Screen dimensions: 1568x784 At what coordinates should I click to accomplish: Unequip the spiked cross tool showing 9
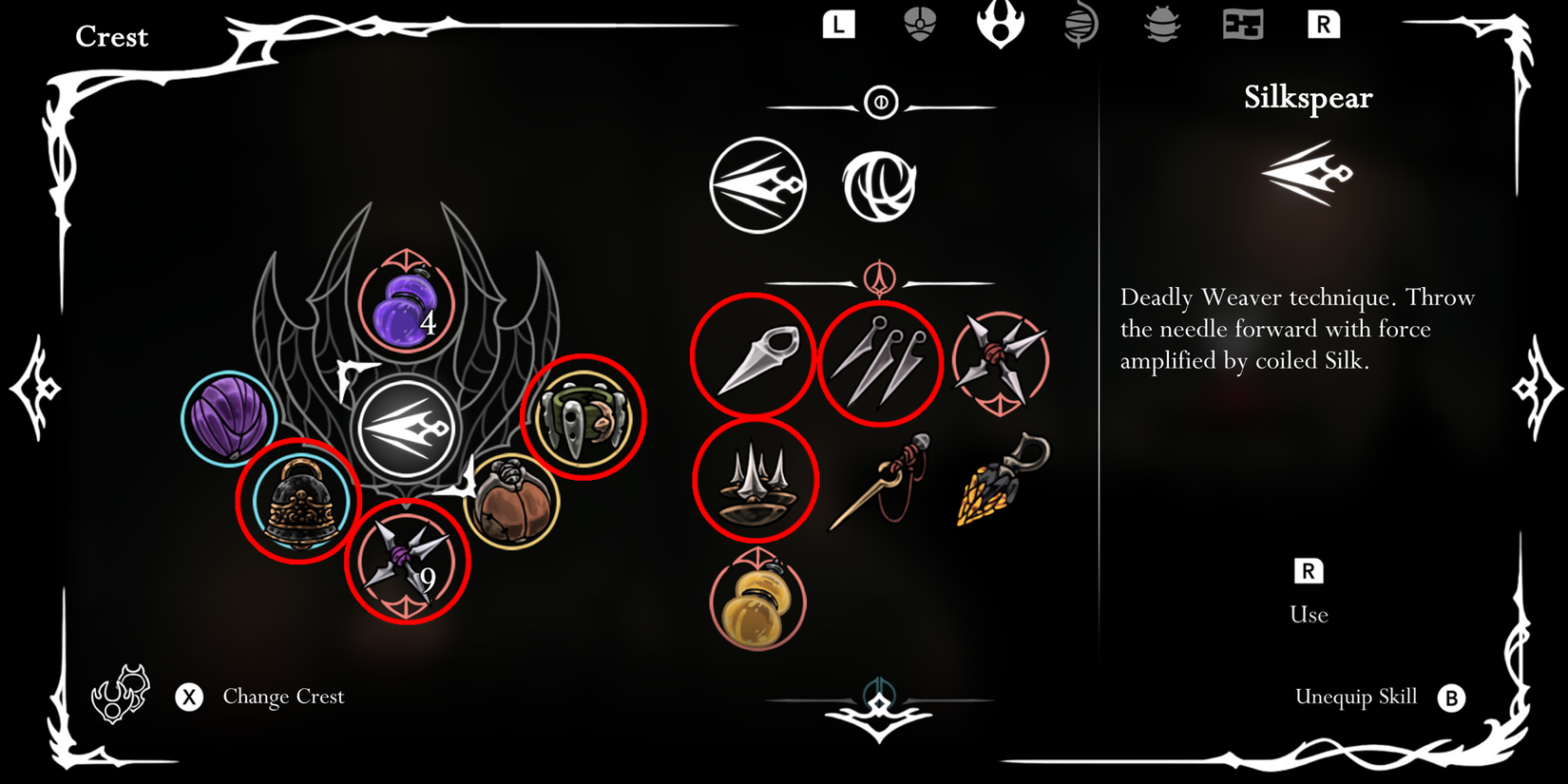409,560
